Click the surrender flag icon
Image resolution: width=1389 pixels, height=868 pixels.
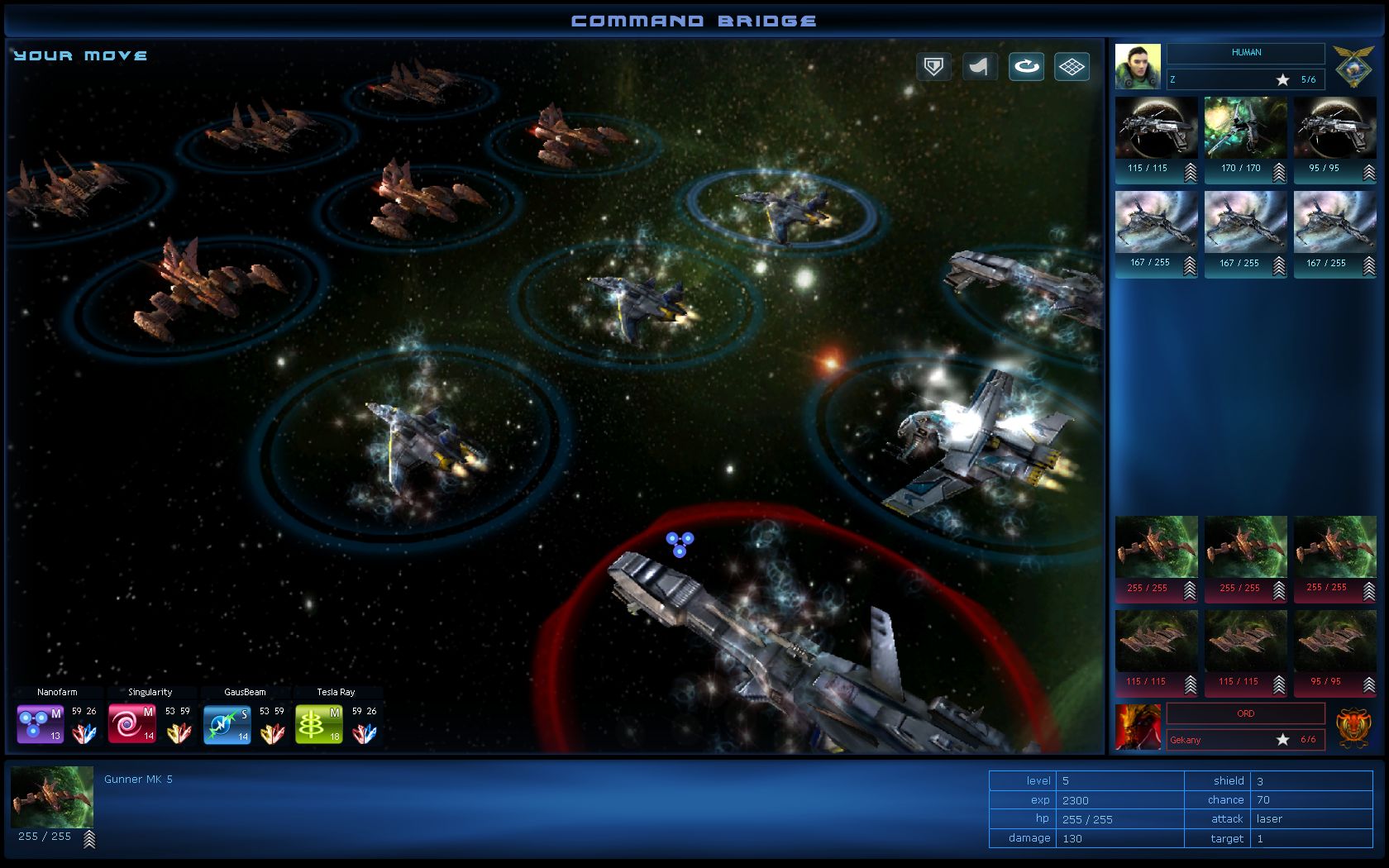coord(979,66)
